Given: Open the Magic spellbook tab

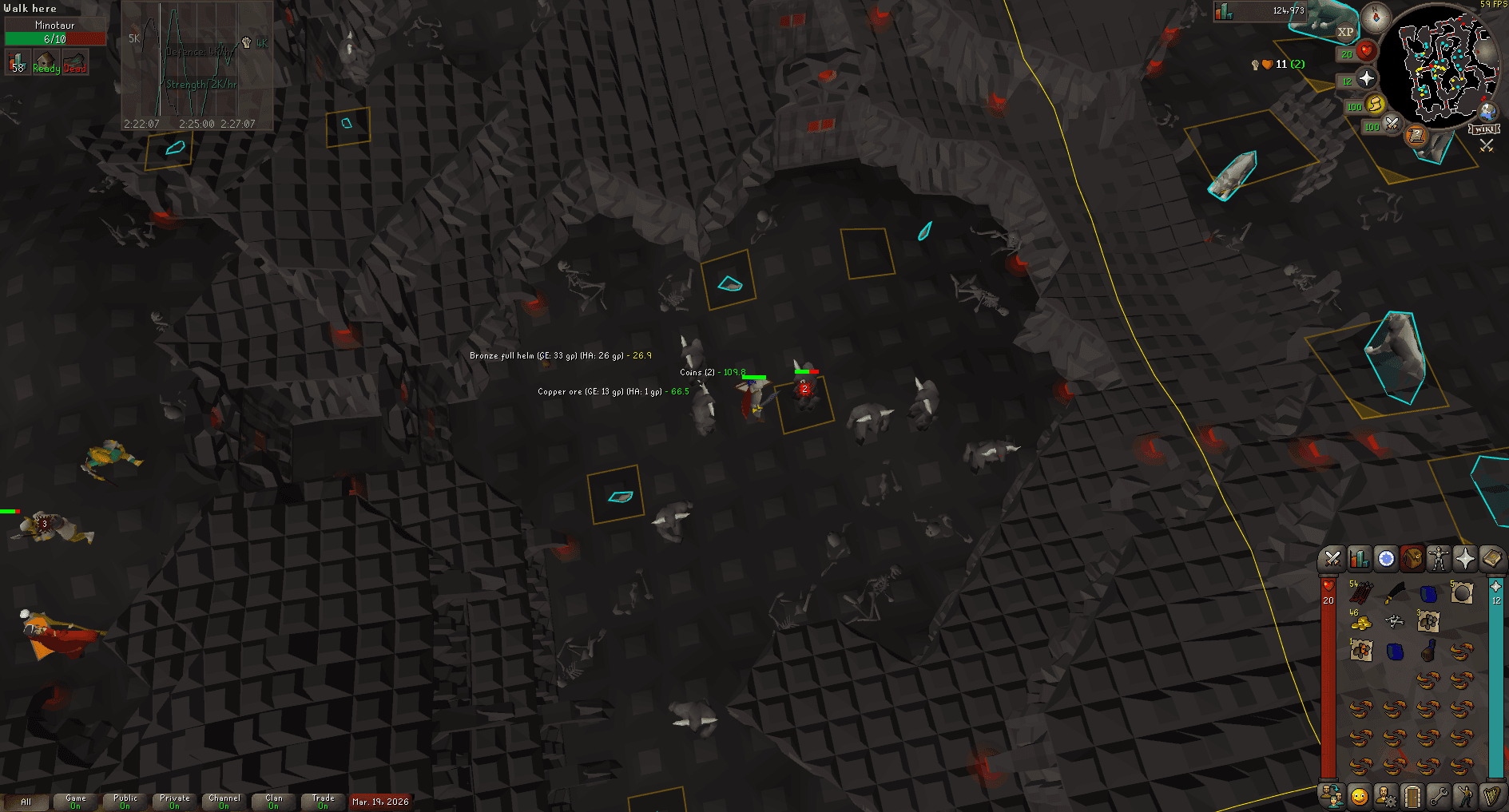Looking at the screenshot, I should [1492, 559].
